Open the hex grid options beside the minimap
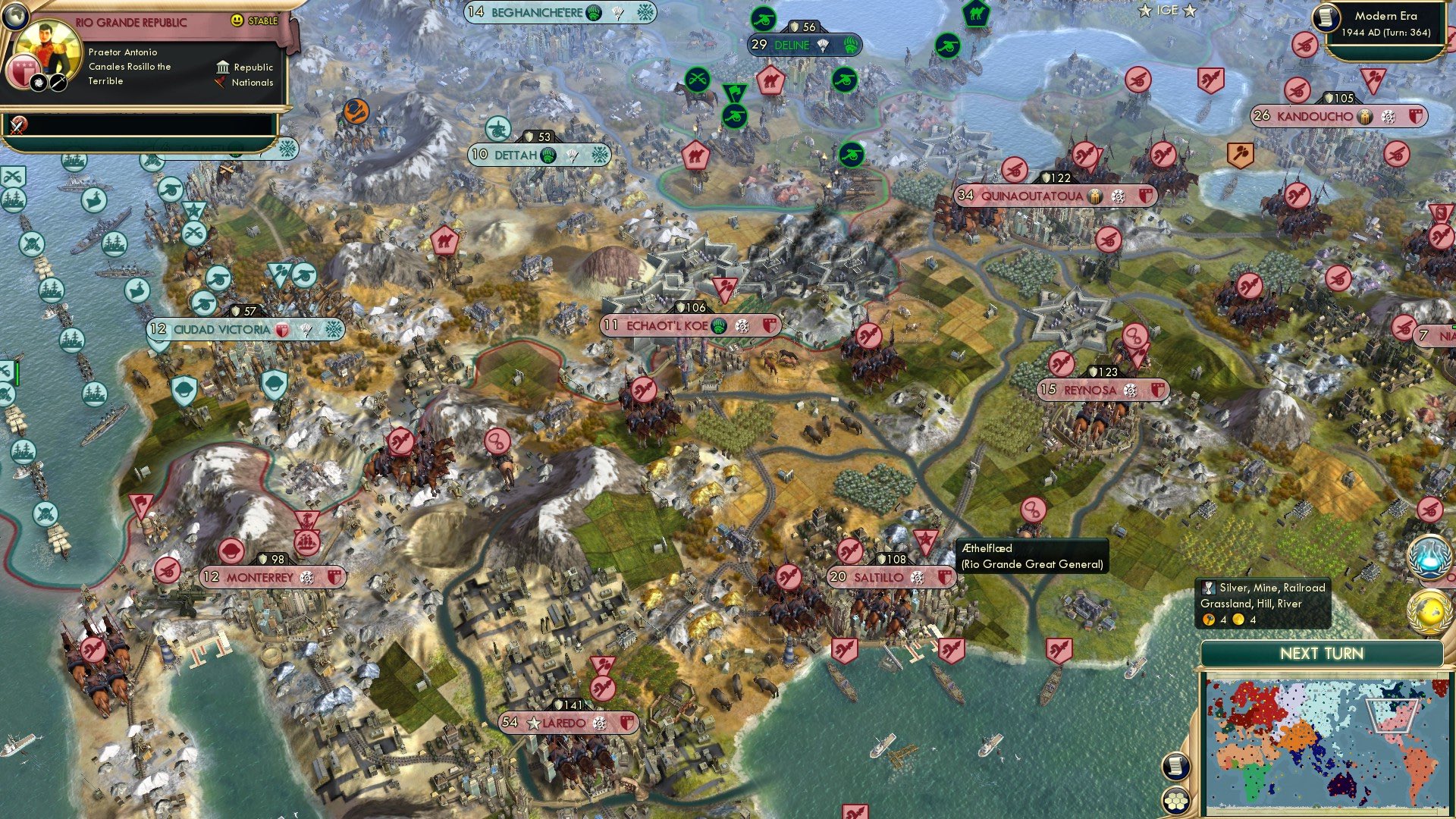This screenshot has width=1456, height=819. pyautogui.click(x=1175, y=801)
